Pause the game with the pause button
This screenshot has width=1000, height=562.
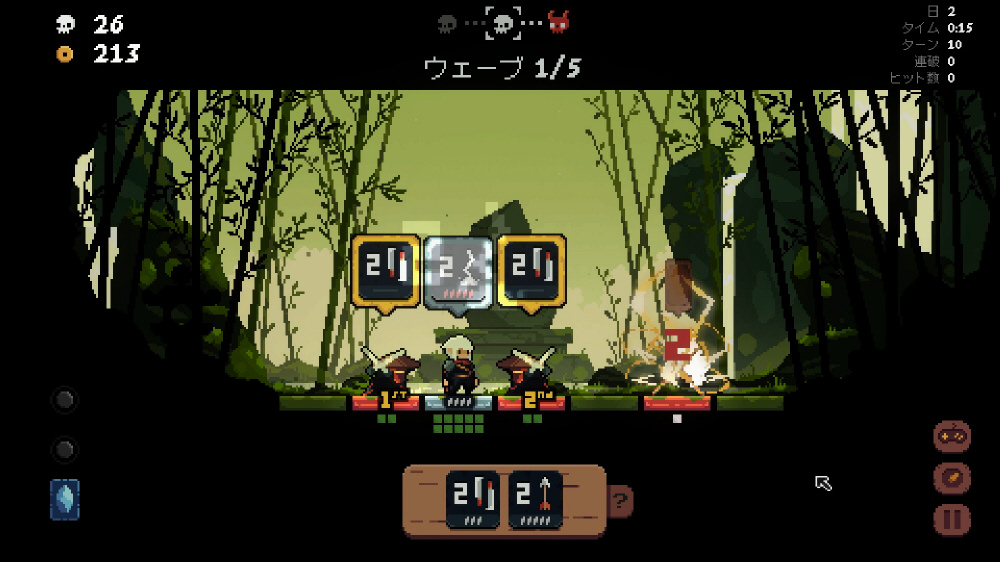pos(951,520)
